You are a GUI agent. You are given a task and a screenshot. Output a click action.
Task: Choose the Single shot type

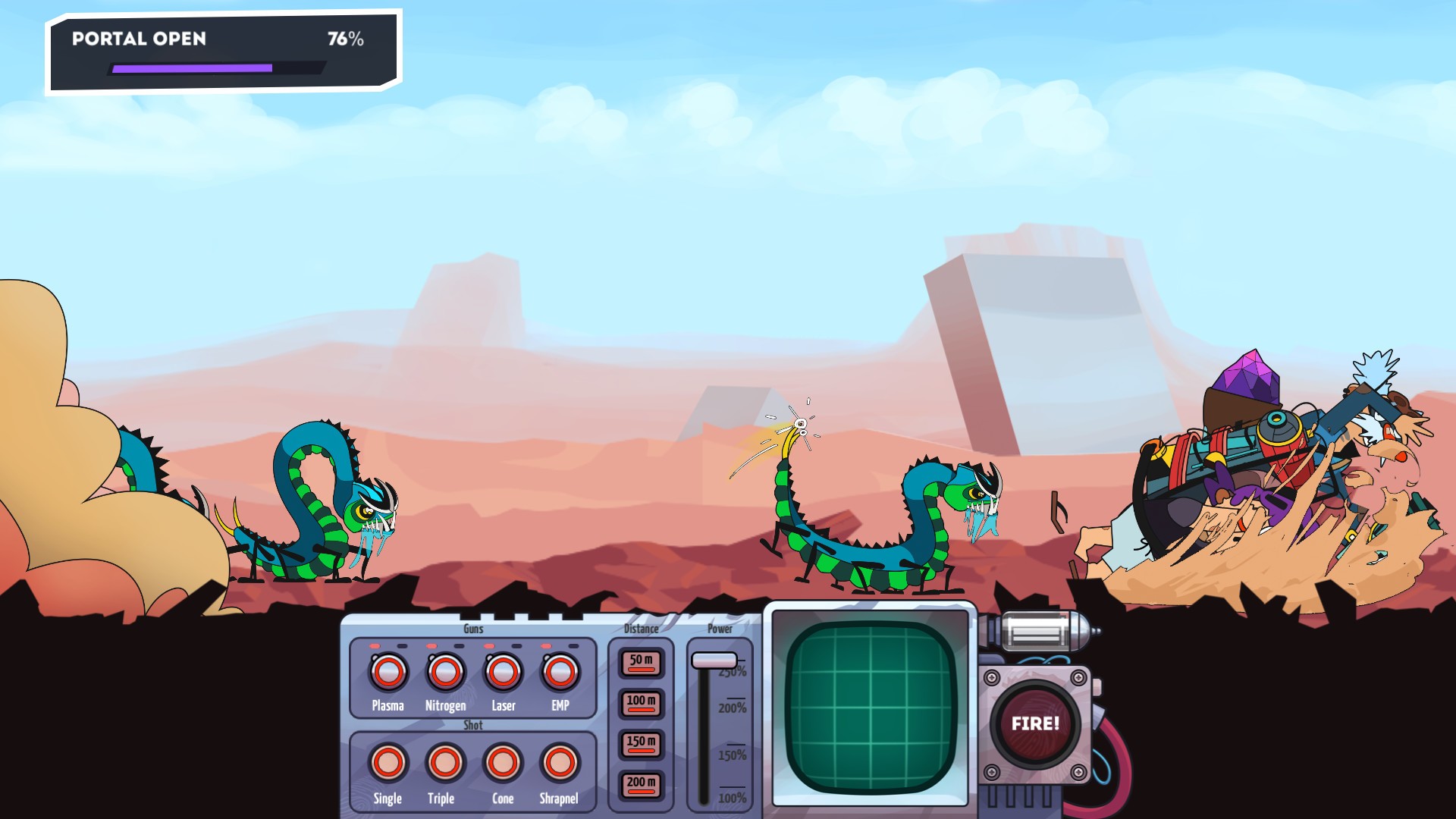[x=388, y=764]
